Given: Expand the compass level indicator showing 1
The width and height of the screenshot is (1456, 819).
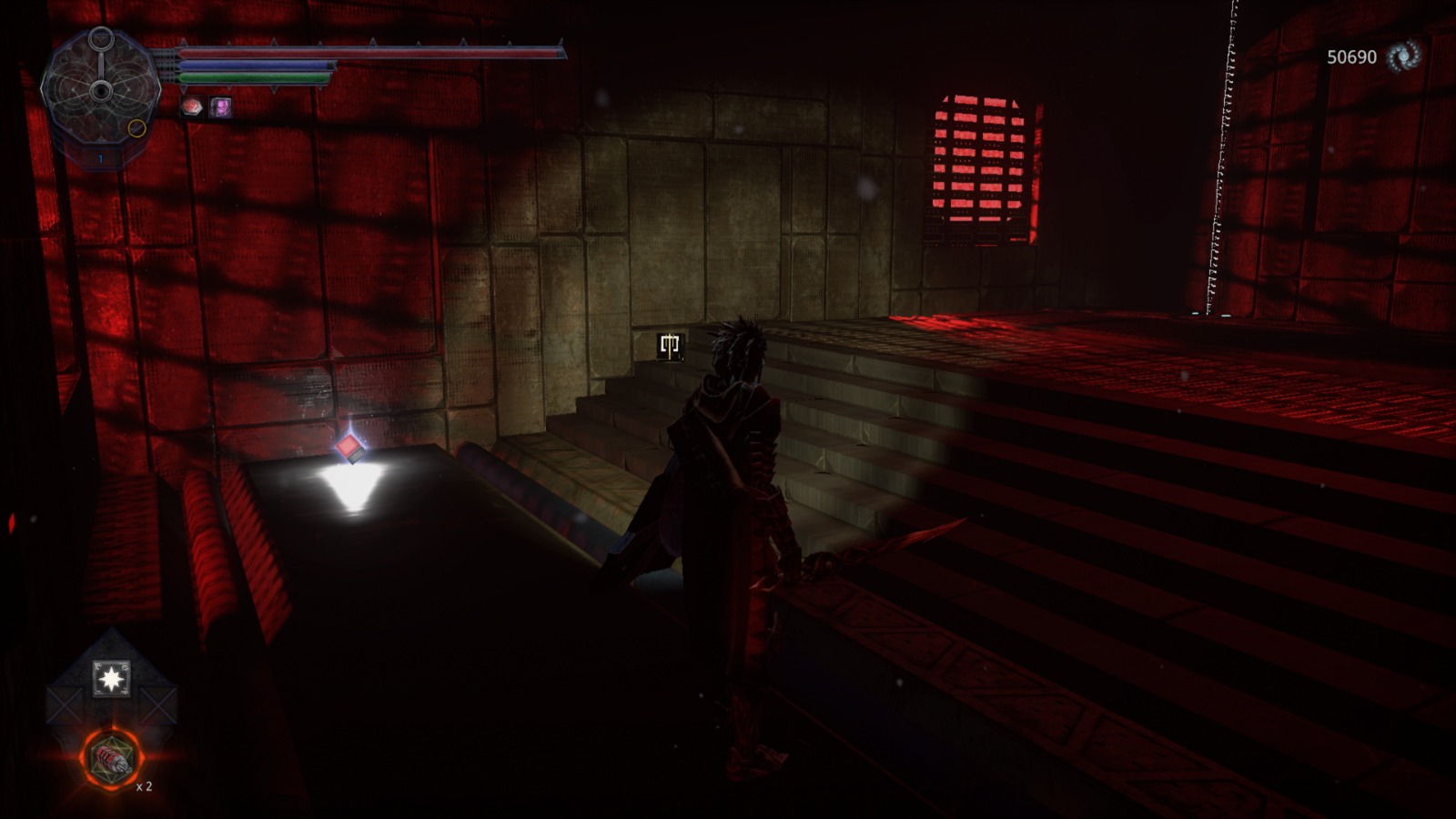Looking at the screenshot, I should click(100, 157).
